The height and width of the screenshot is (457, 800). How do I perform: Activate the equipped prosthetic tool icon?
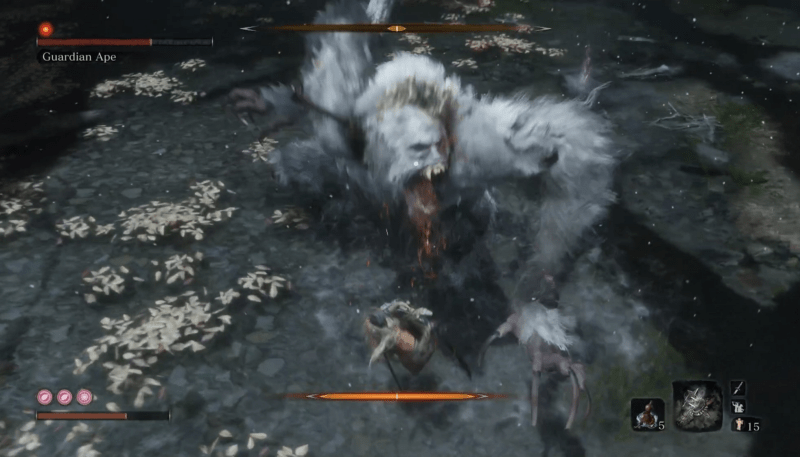[x=696, y=406]
